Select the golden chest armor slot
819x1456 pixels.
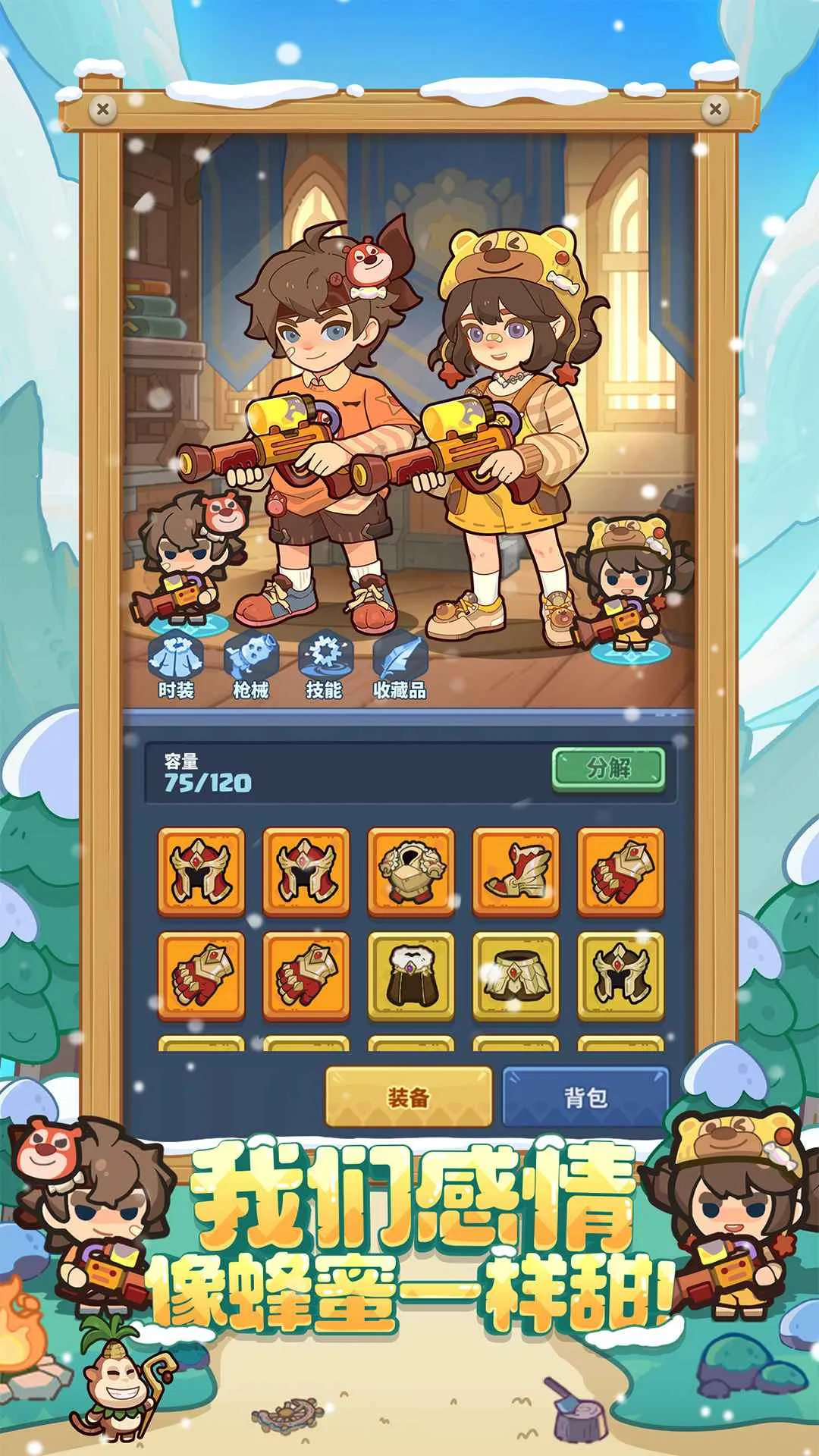[x=411, y=872]
